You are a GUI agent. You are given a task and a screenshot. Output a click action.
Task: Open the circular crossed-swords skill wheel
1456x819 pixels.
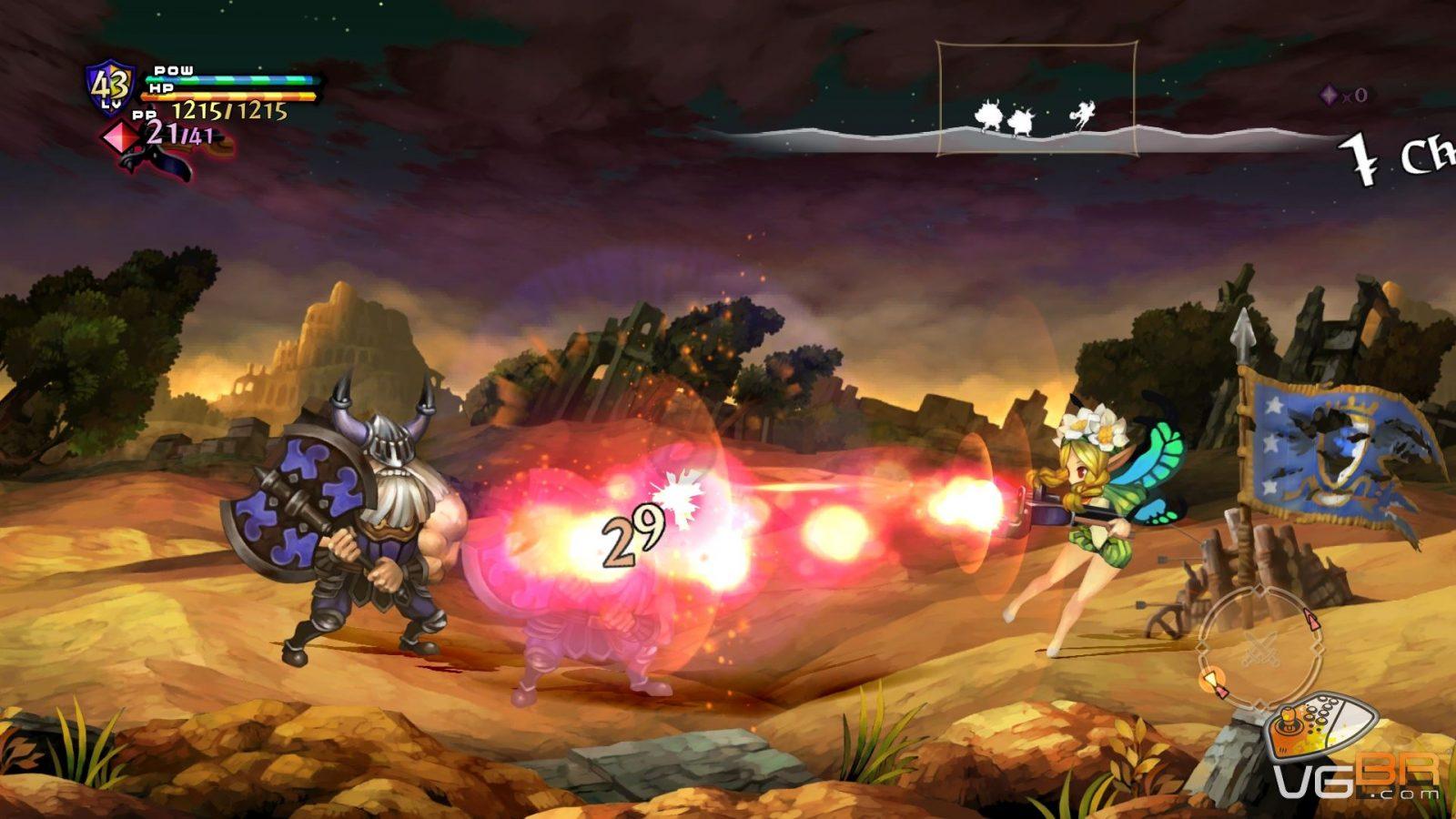[x=1259, y=648]
